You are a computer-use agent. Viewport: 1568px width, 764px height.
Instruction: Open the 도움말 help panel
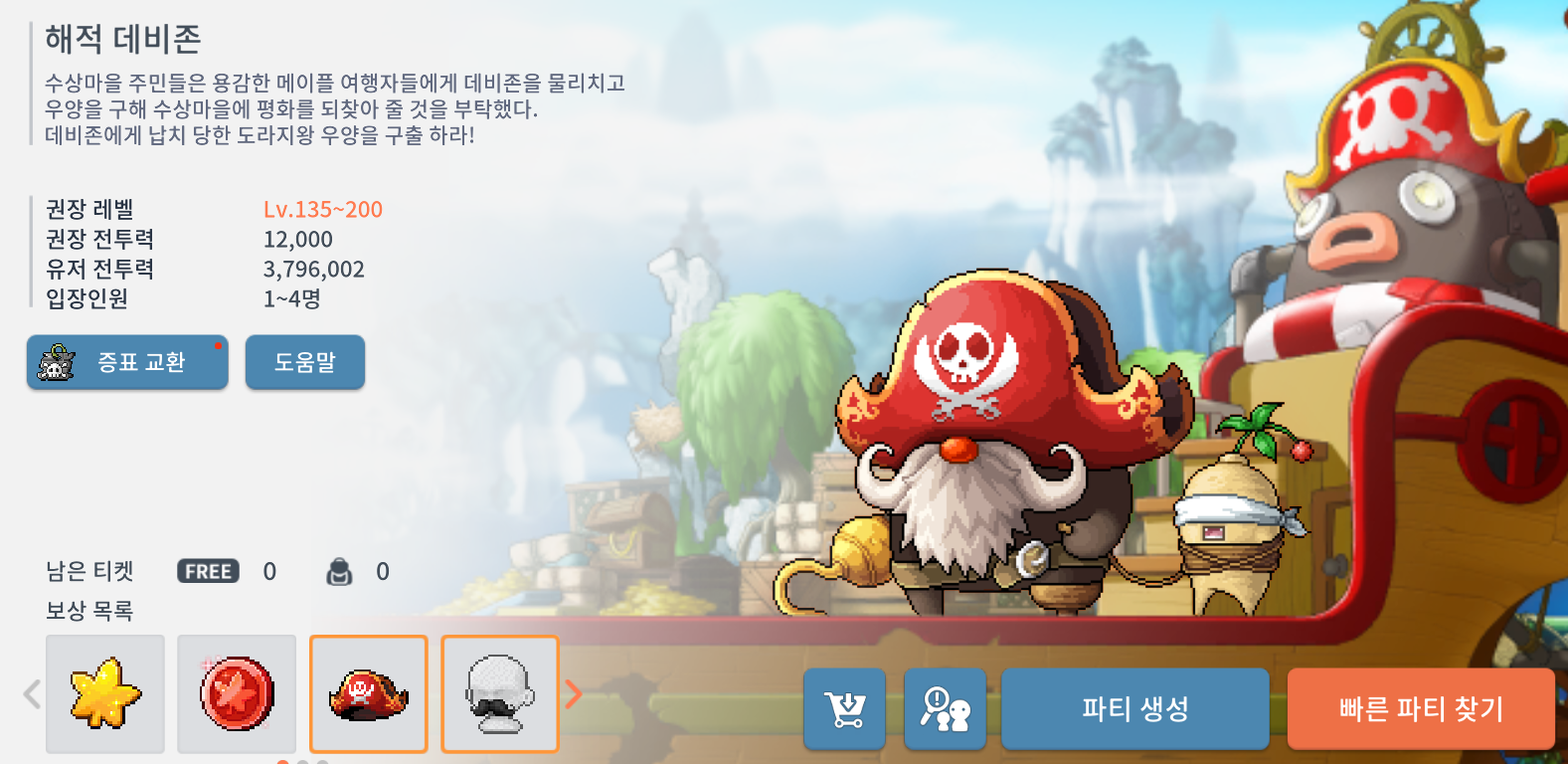[304, 361]
